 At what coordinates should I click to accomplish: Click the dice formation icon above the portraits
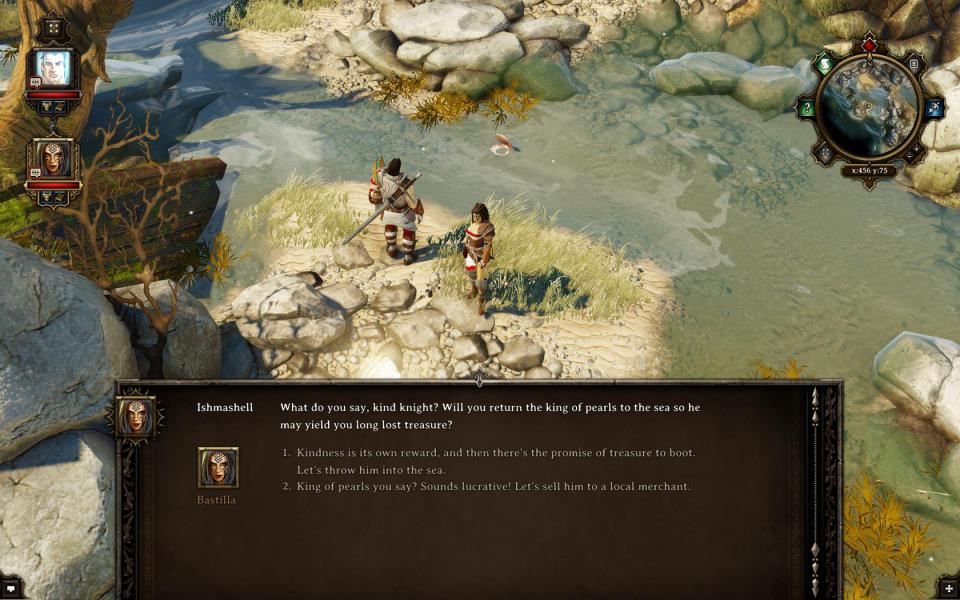point(52,27)
